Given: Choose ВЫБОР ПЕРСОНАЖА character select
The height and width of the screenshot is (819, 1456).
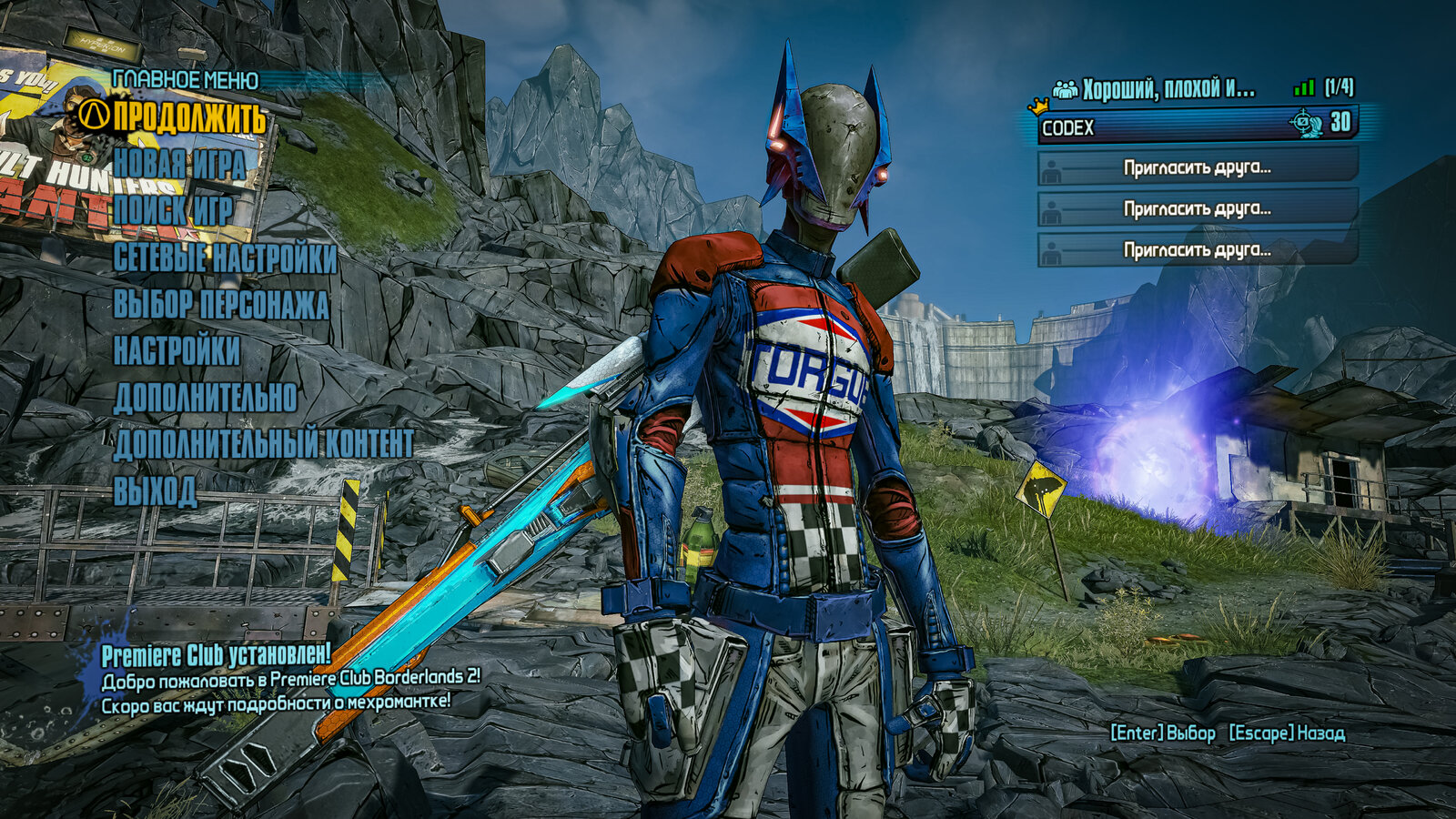Looking at the screenshot, I should click(x=220, y=305).
